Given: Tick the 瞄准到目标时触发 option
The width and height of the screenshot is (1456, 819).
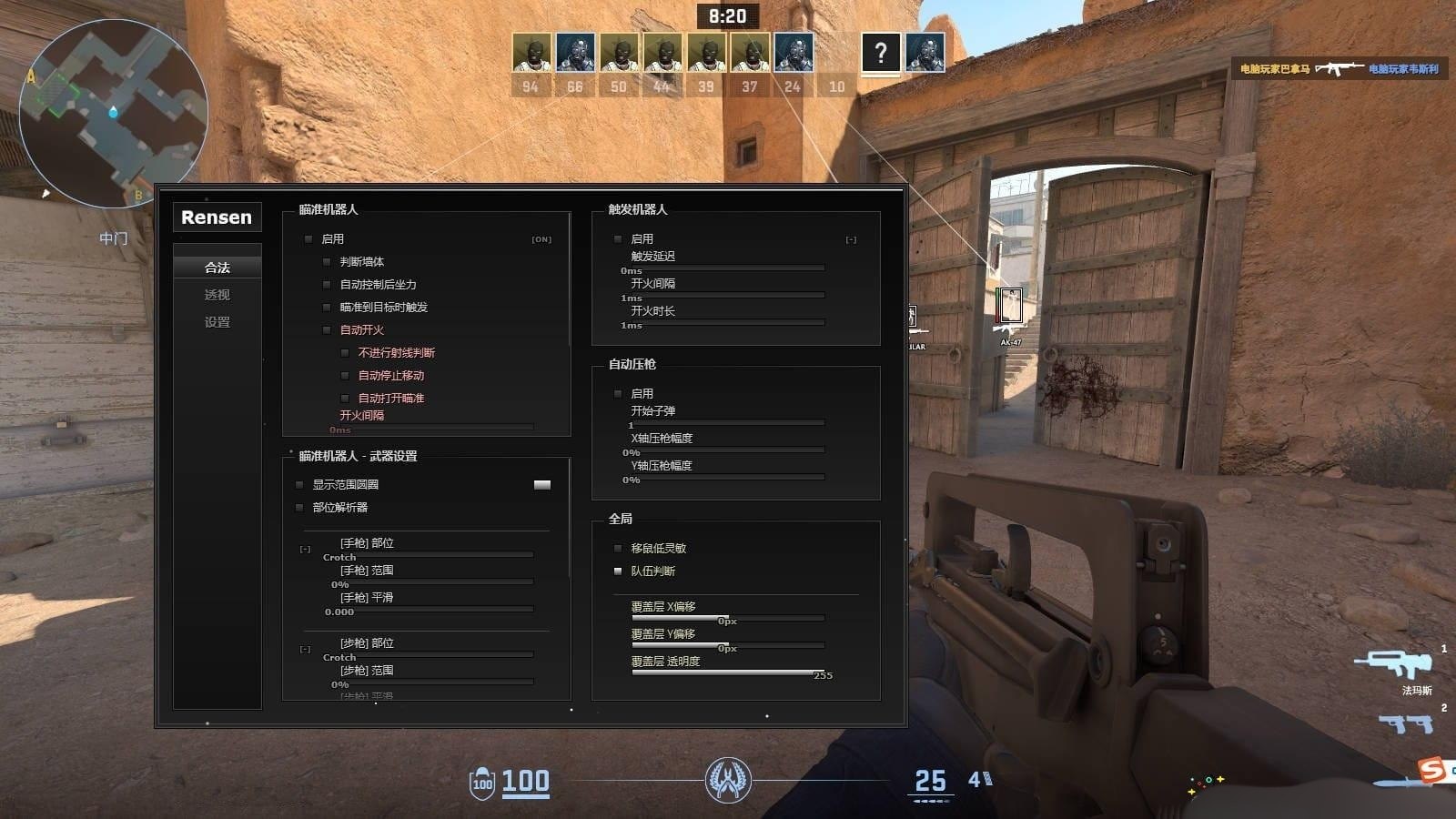Looking at the screenshot, I should [x=327, y=308].
